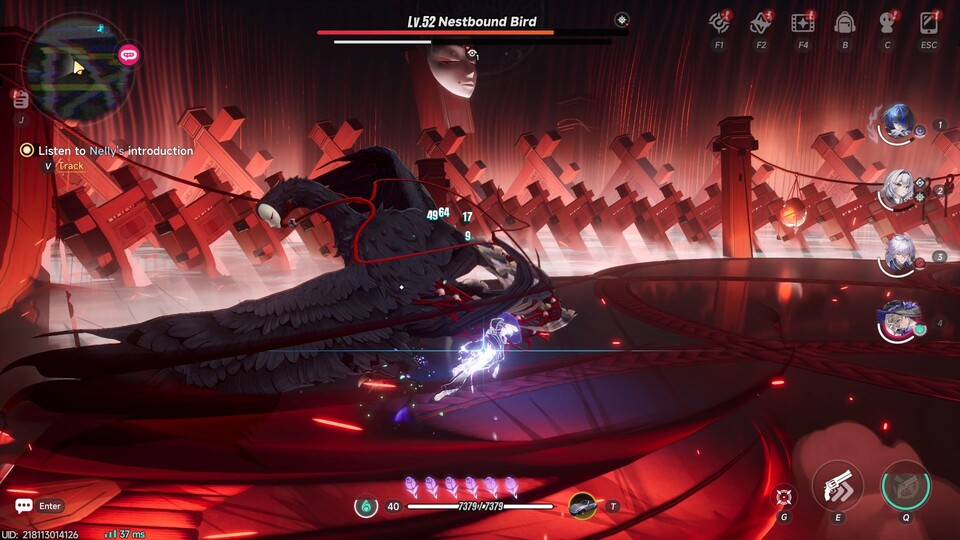Activate the revolver skill

[x=837, y=486]
